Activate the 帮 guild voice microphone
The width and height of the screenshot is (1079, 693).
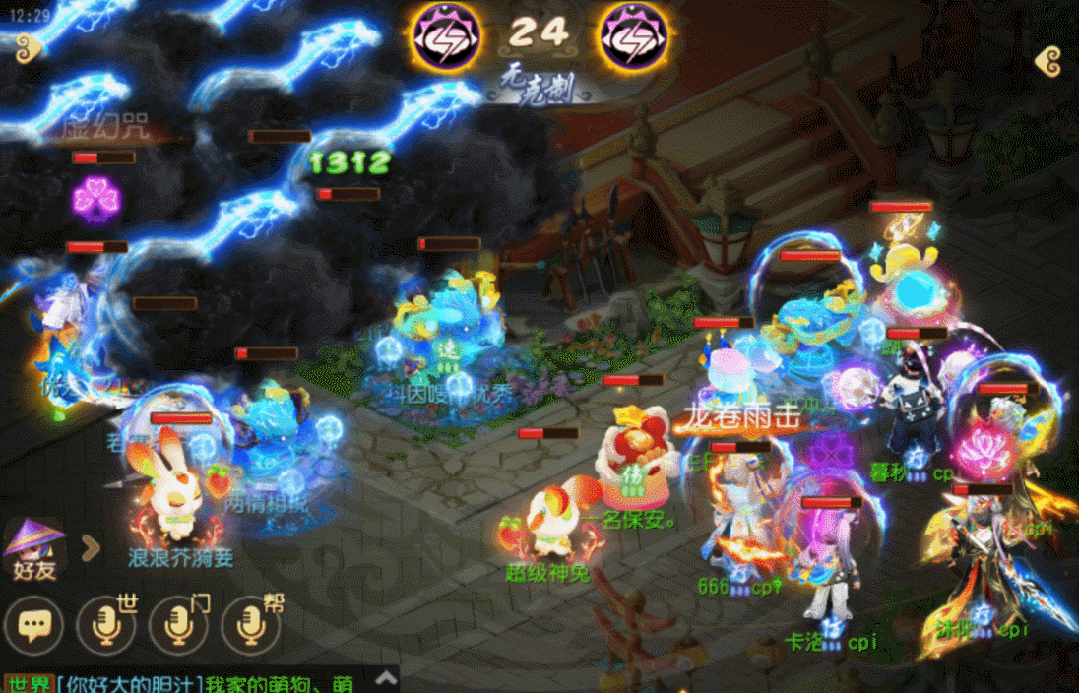pos(251,625)
